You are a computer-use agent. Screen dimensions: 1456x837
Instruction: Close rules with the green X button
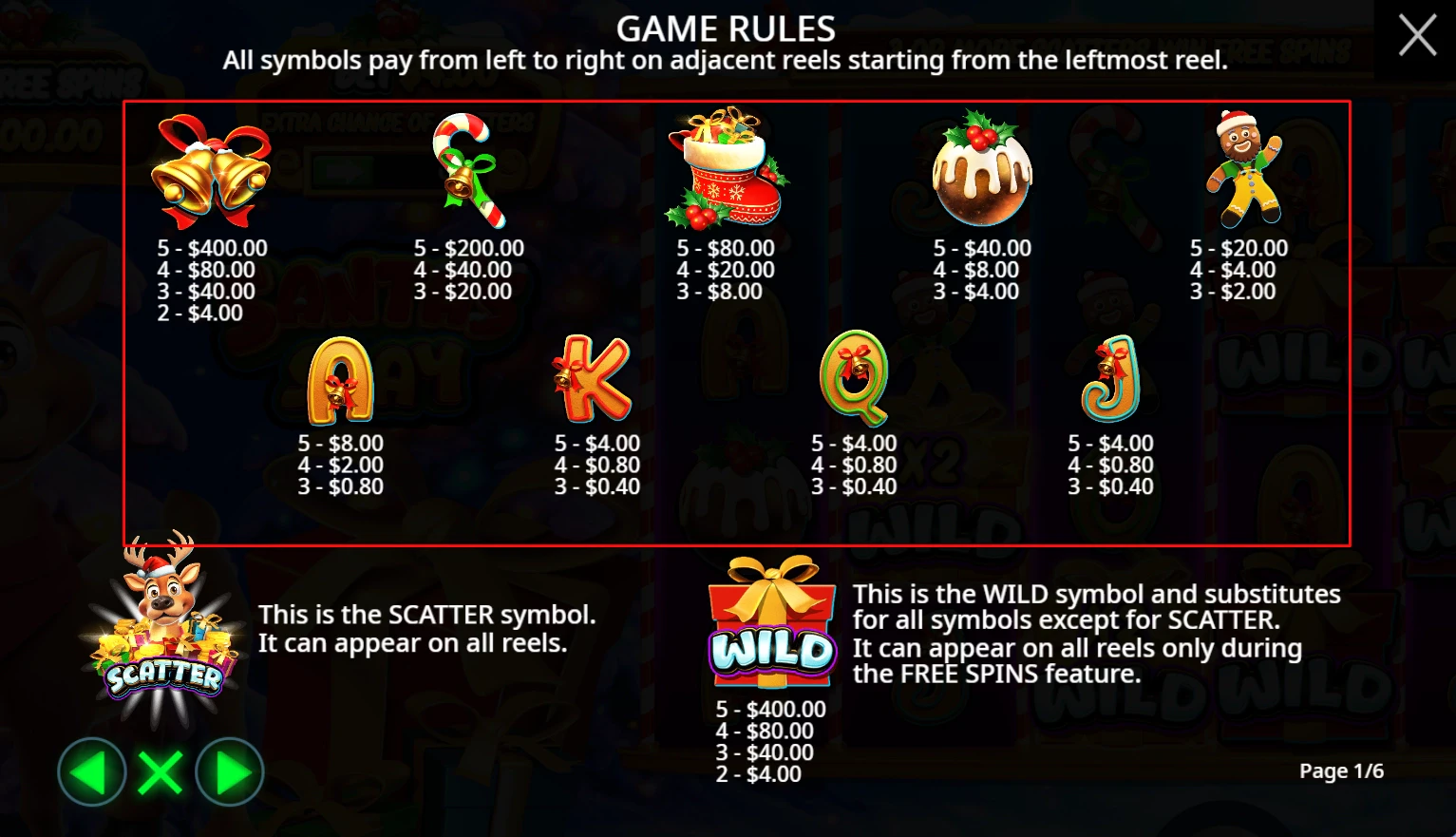[161, 772]
